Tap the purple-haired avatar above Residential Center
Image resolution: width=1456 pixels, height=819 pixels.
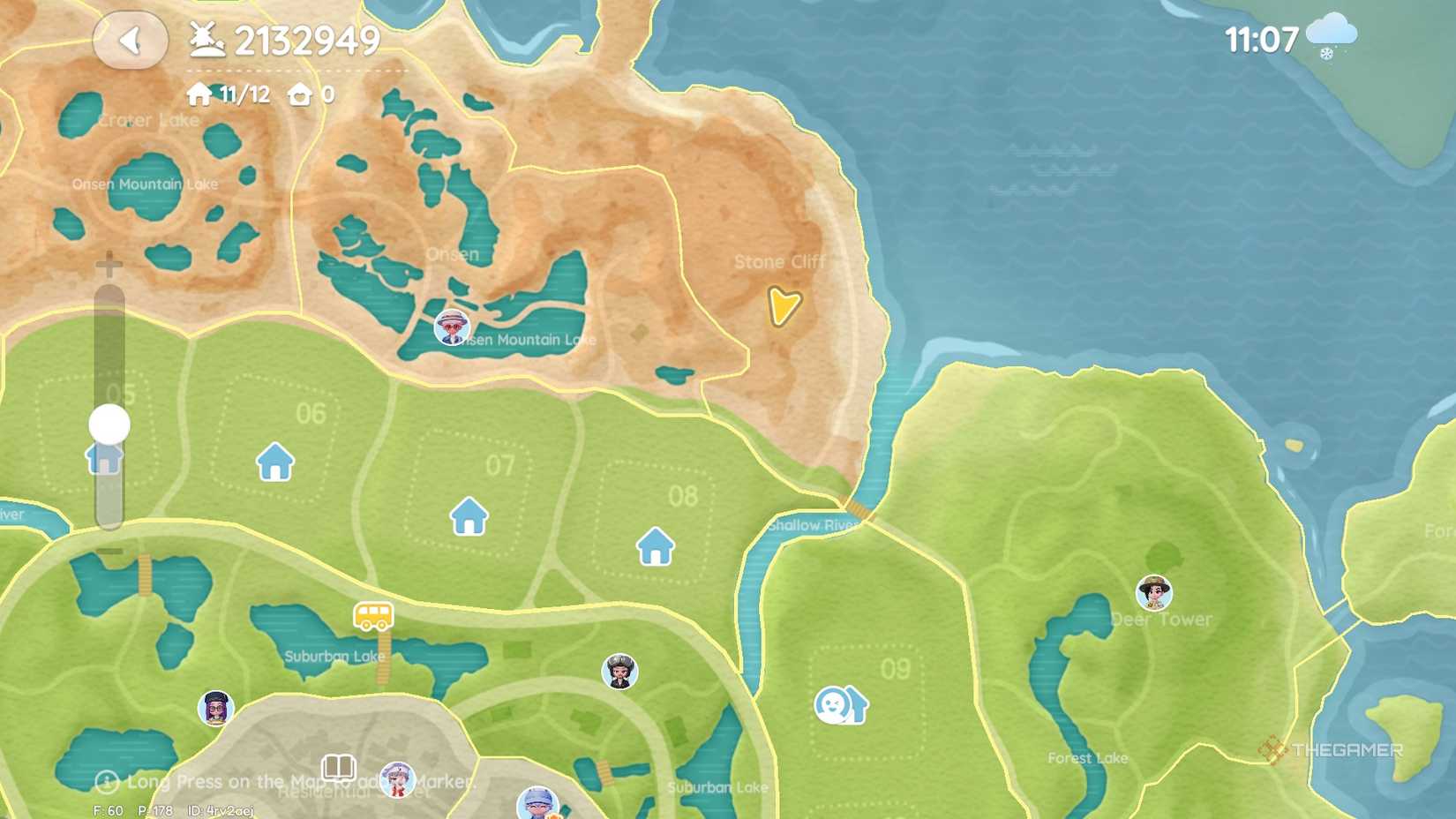coord(214,707)
